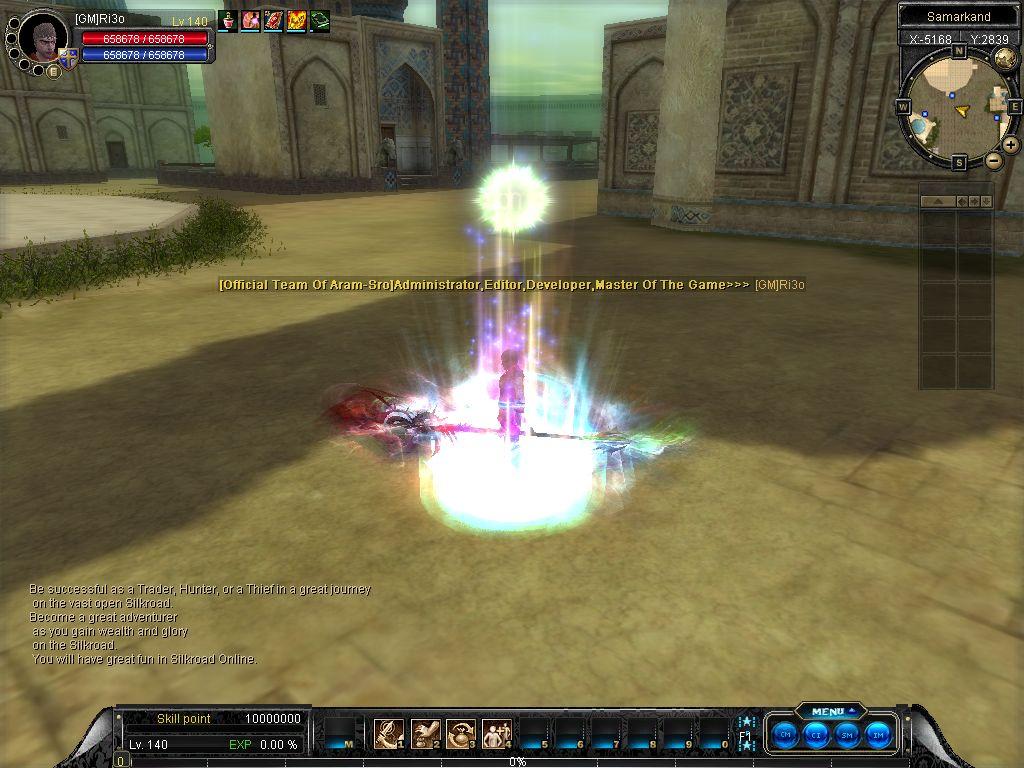
Task: Select the character portrait of [GM]Ri3o
Action: (43, 38)
